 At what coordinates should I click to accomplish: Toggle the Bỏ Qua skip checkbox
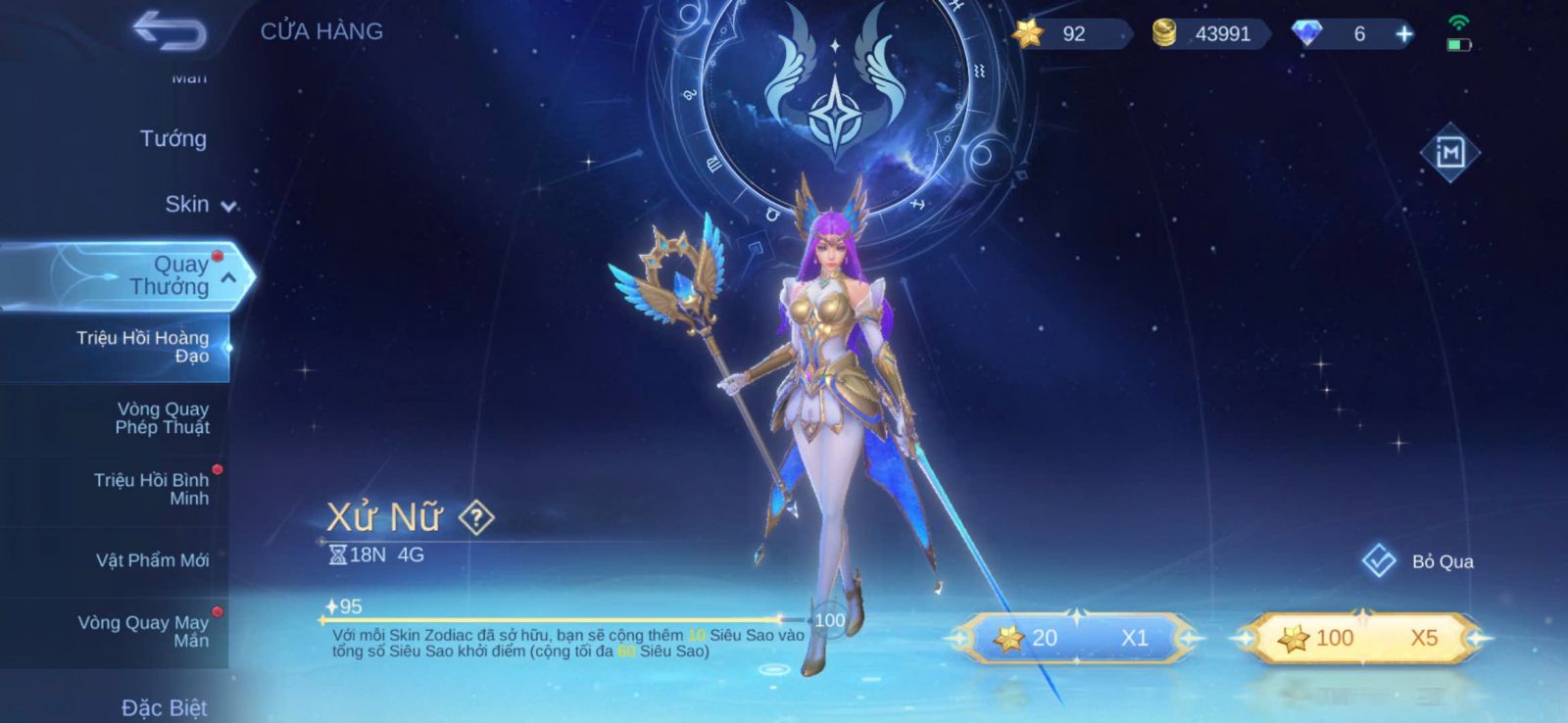(1379, 561)
